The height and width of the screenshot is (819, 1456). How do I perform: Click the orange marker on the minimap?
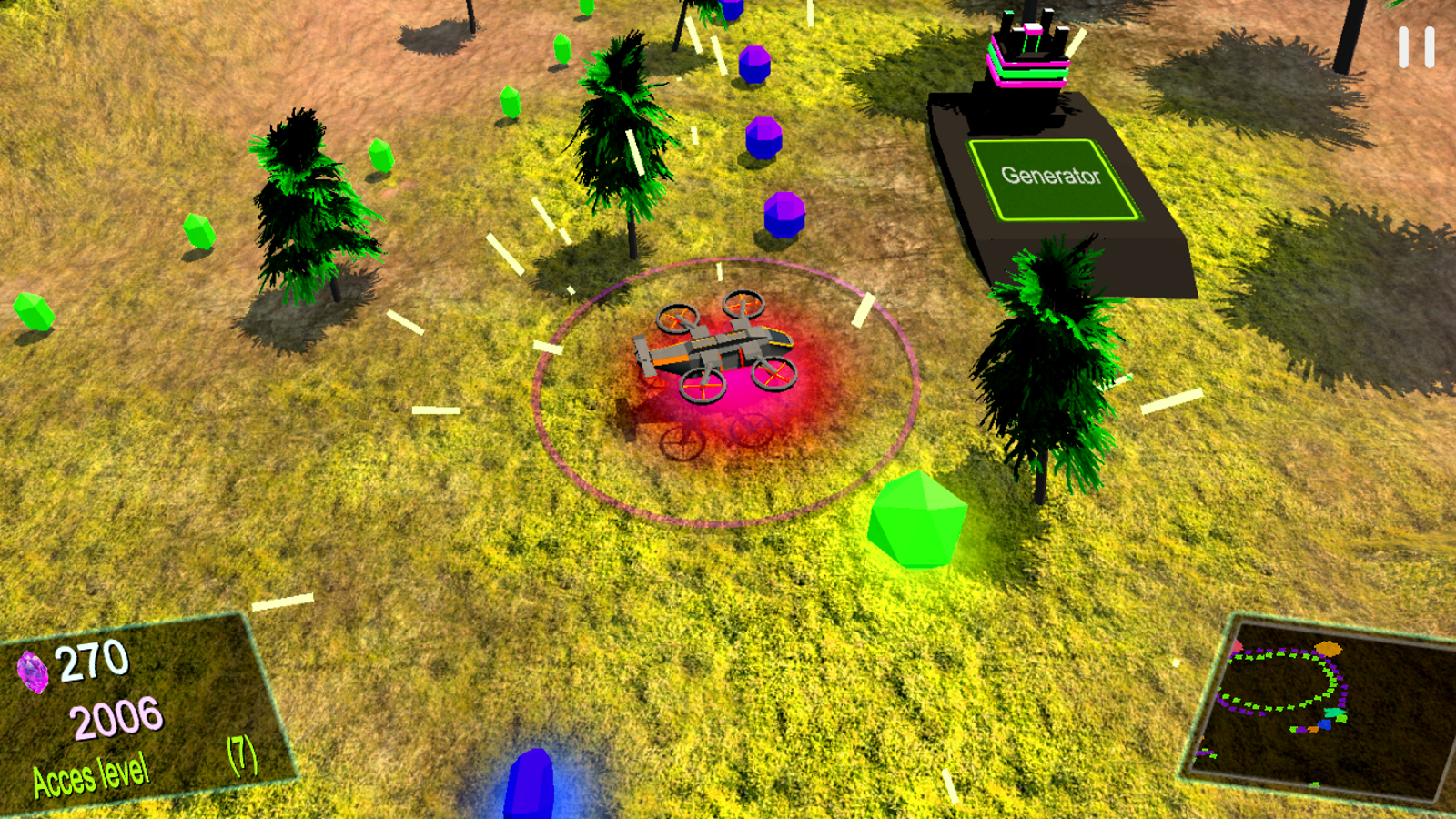(x=1329, y=648)
